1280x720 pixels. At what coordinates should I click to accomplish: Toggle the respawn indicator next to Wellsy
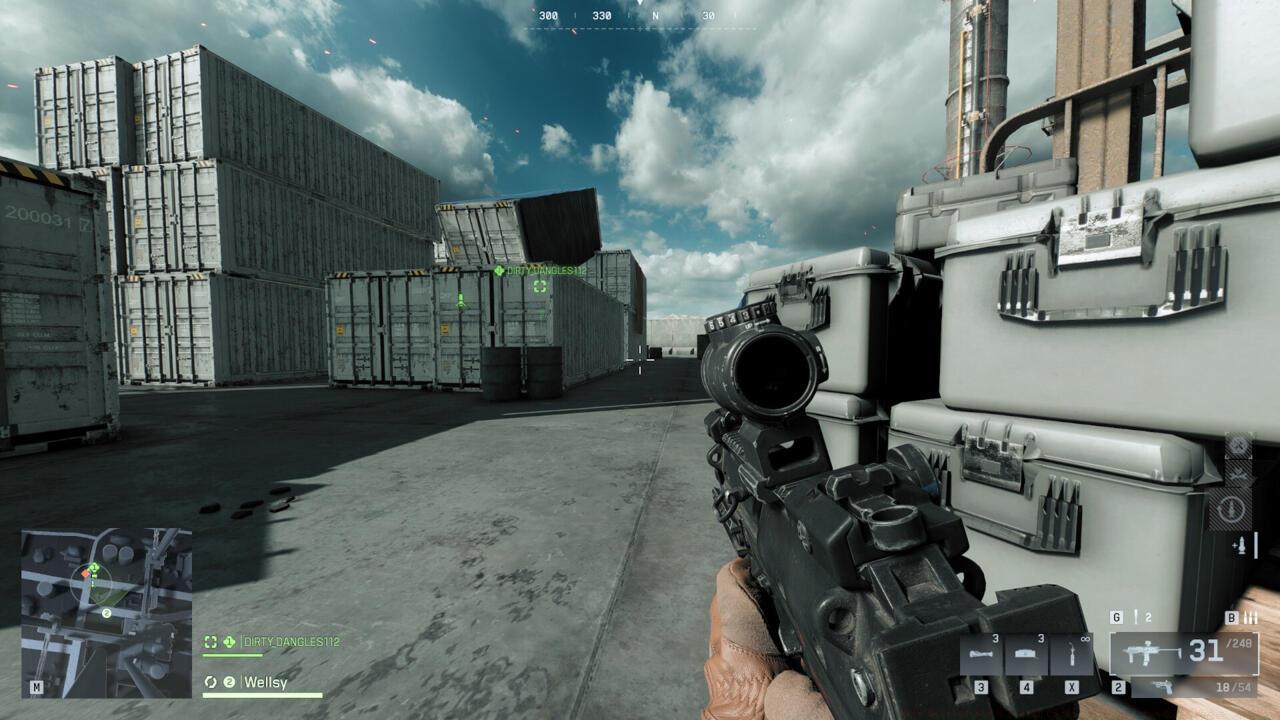210,683
